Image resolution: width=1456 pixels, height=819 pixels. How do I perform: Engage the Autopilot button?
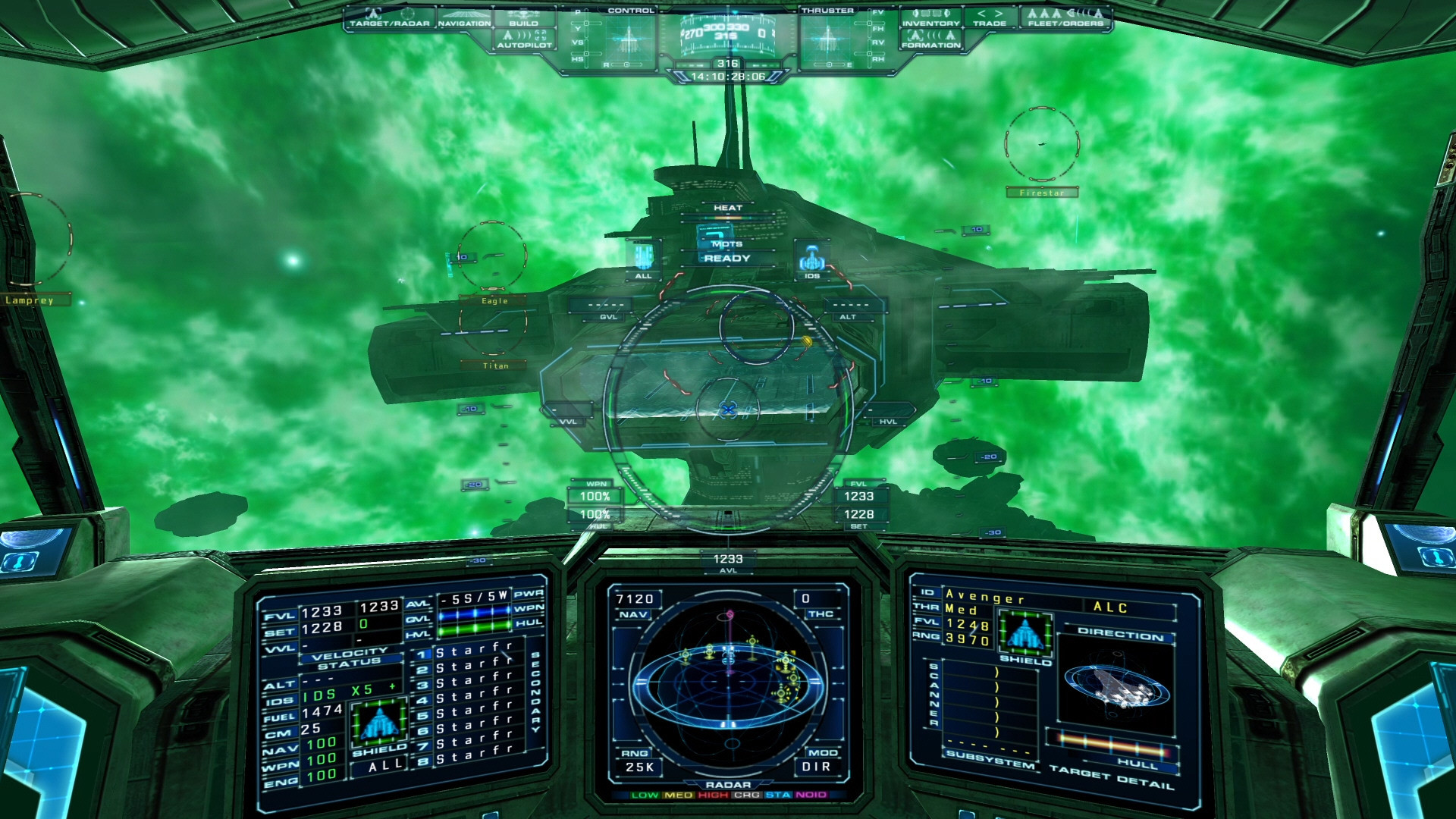pos(524,39)
